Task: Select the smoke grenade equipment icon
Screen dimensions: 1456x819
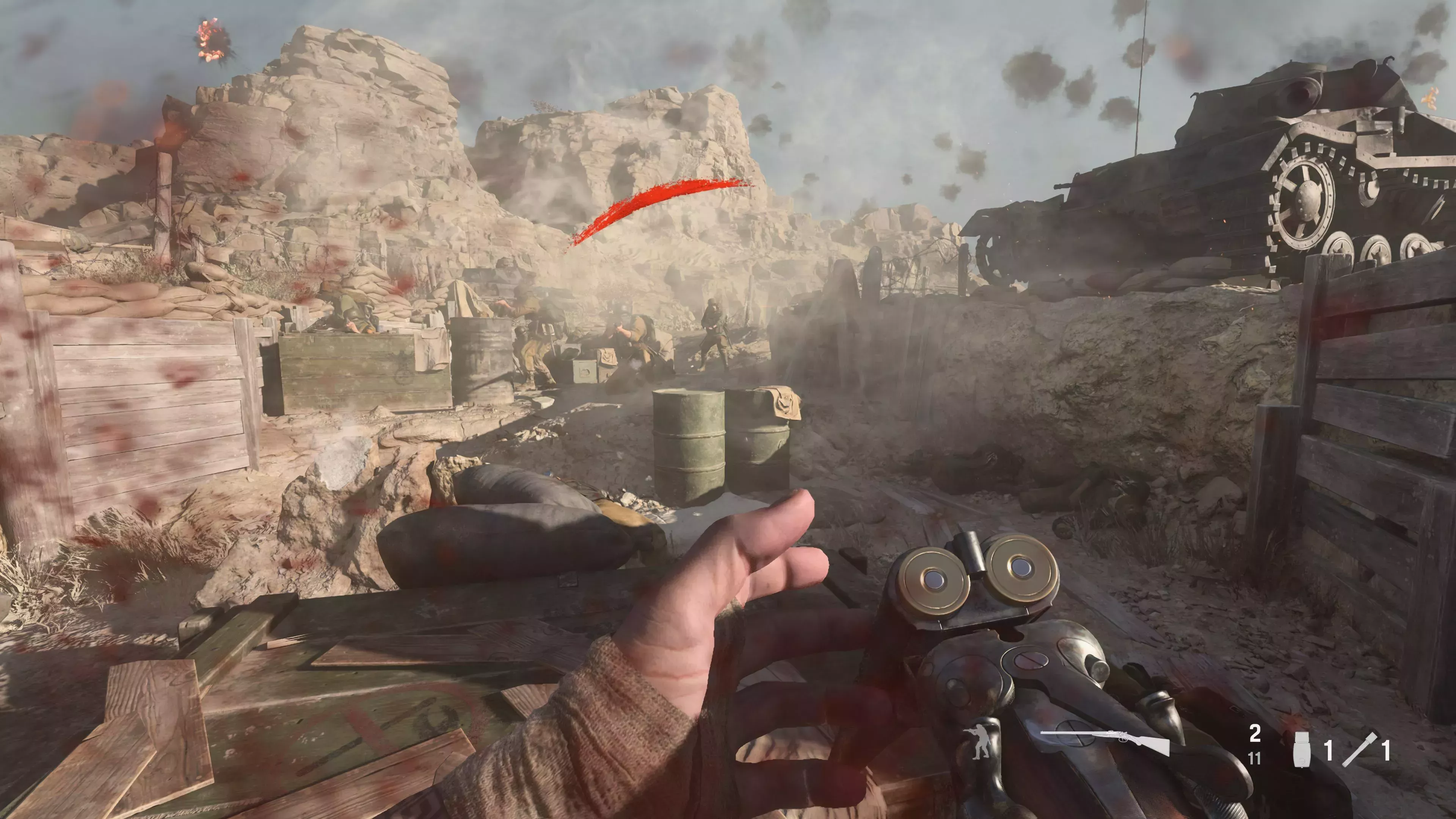Action: 1303,749
